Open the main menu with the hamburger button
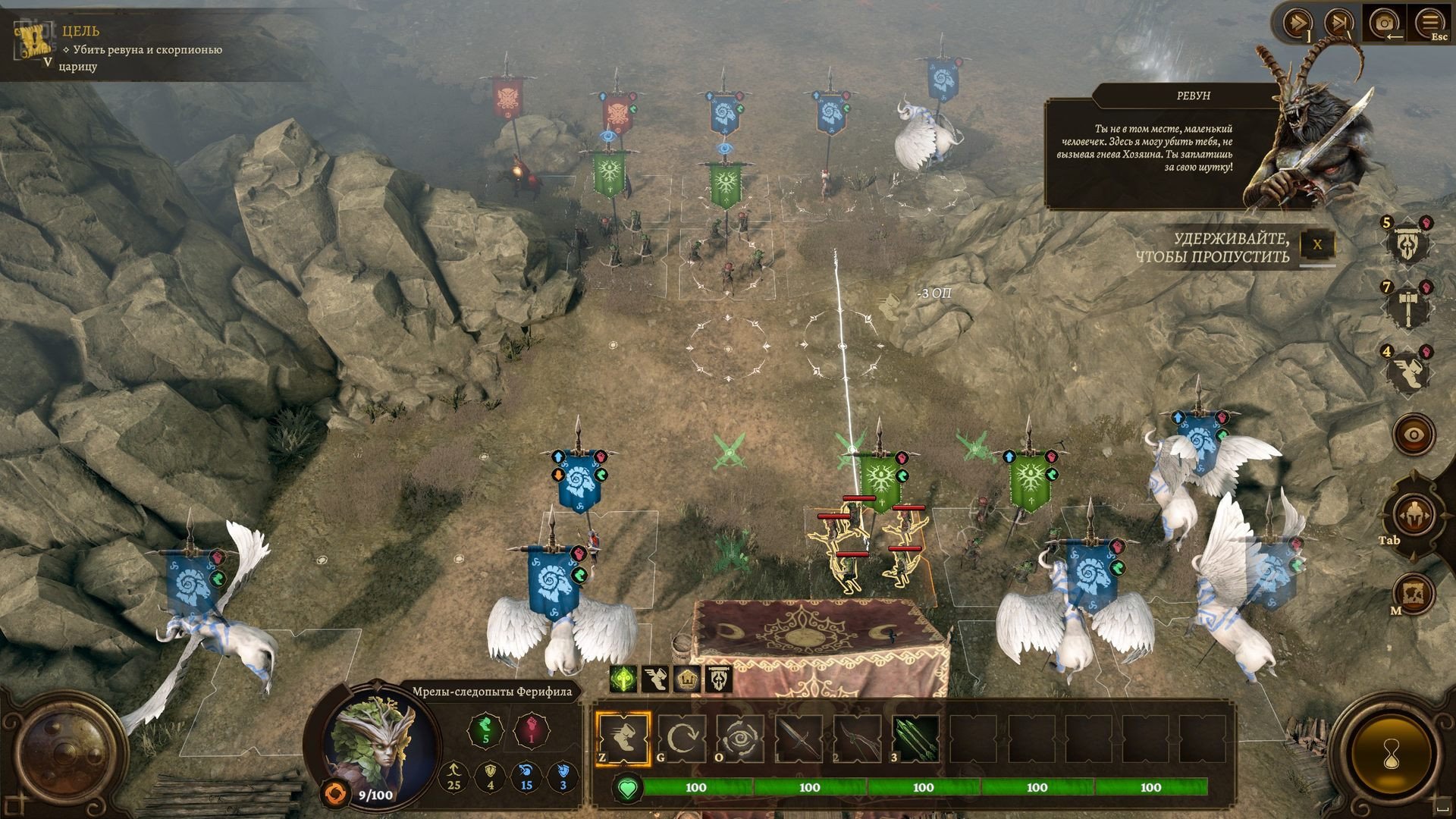This screenshot has height=819, width=1456. click(1430, 24)
